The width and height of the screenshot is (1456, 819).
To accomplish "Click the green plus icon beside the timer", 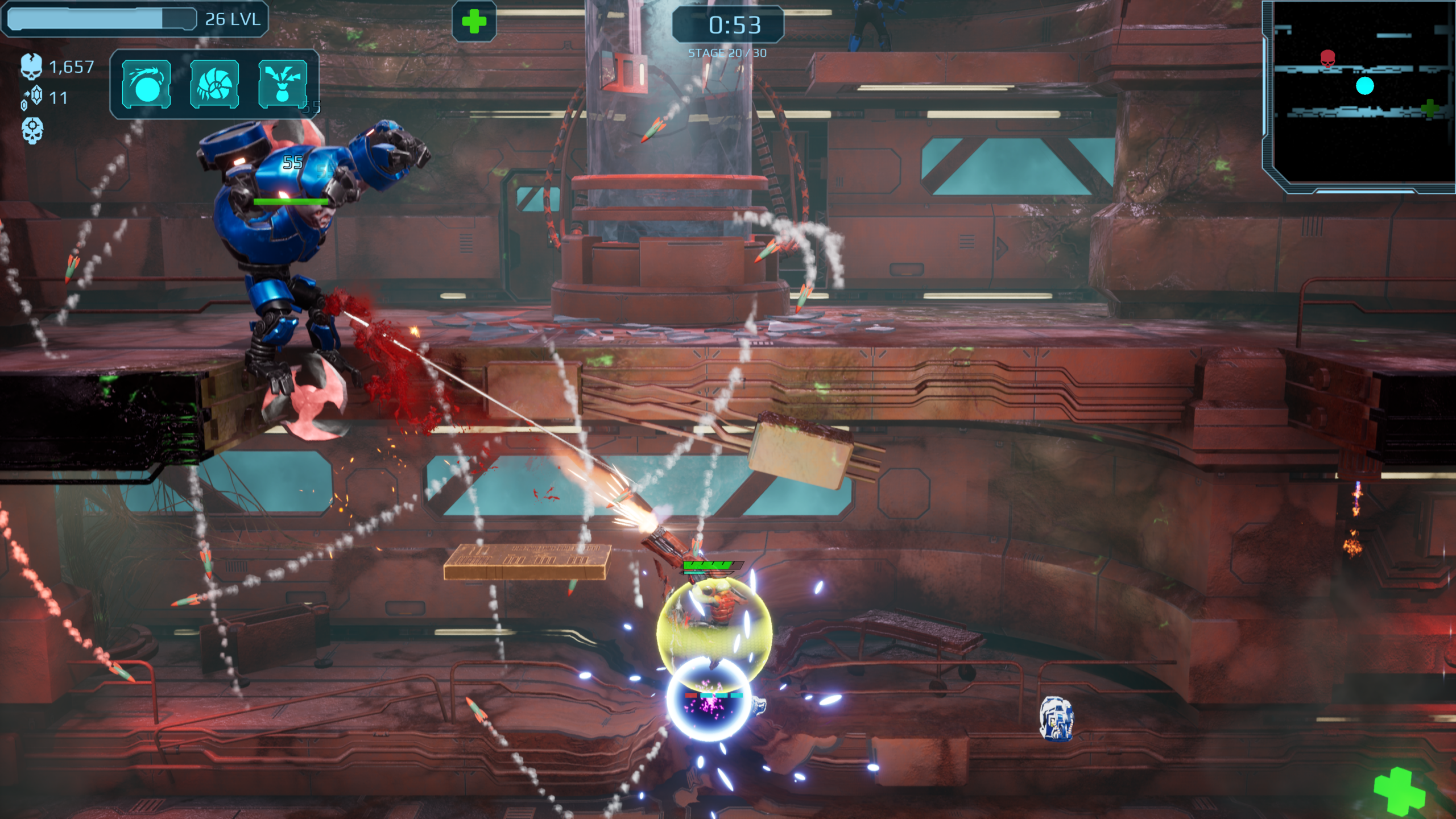I will coord(474,22).
